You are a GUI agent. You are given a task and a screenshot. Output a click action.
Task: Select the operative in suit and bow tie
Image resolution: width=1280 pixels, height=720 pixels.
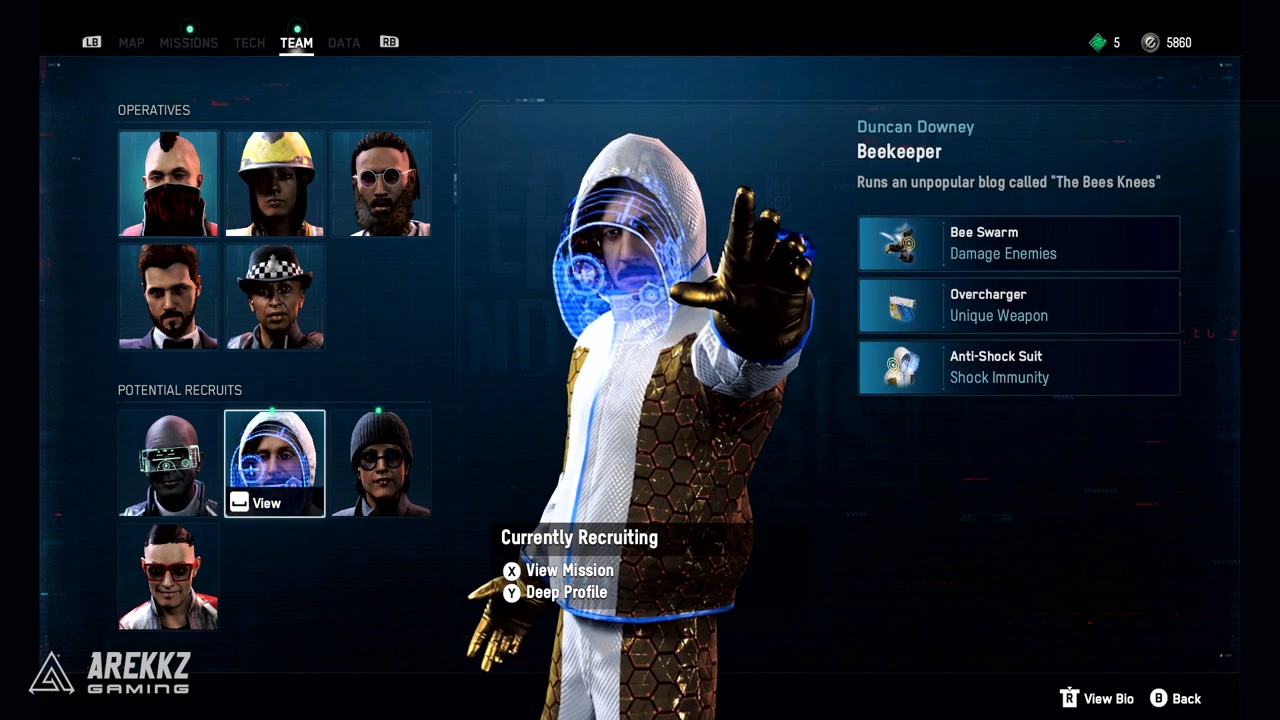(168, 297)
